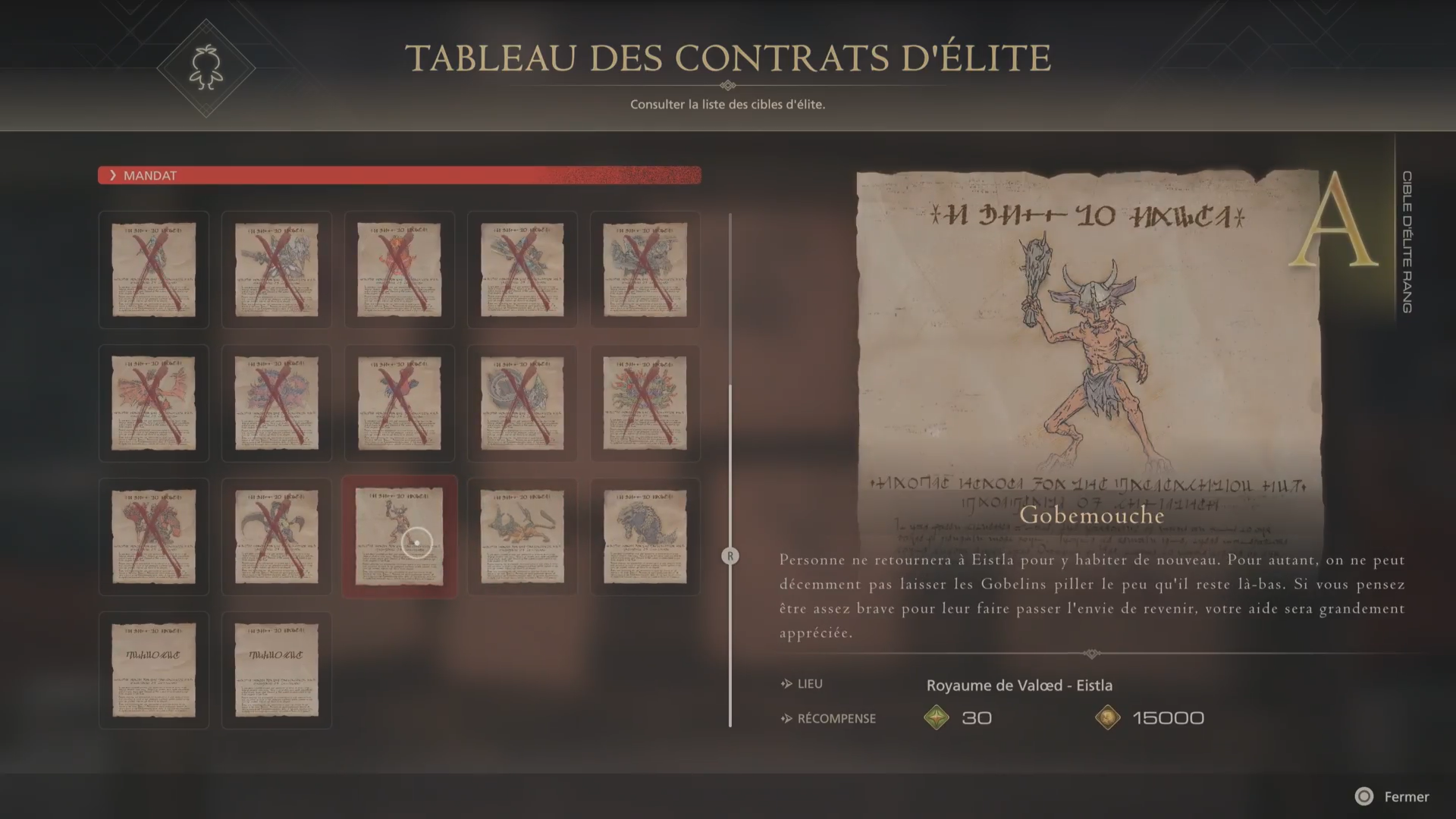Click the Royaume de Valœd - Eistla location text
1456x819 pixels.
pyautogui.click(x=1019, y=685)
